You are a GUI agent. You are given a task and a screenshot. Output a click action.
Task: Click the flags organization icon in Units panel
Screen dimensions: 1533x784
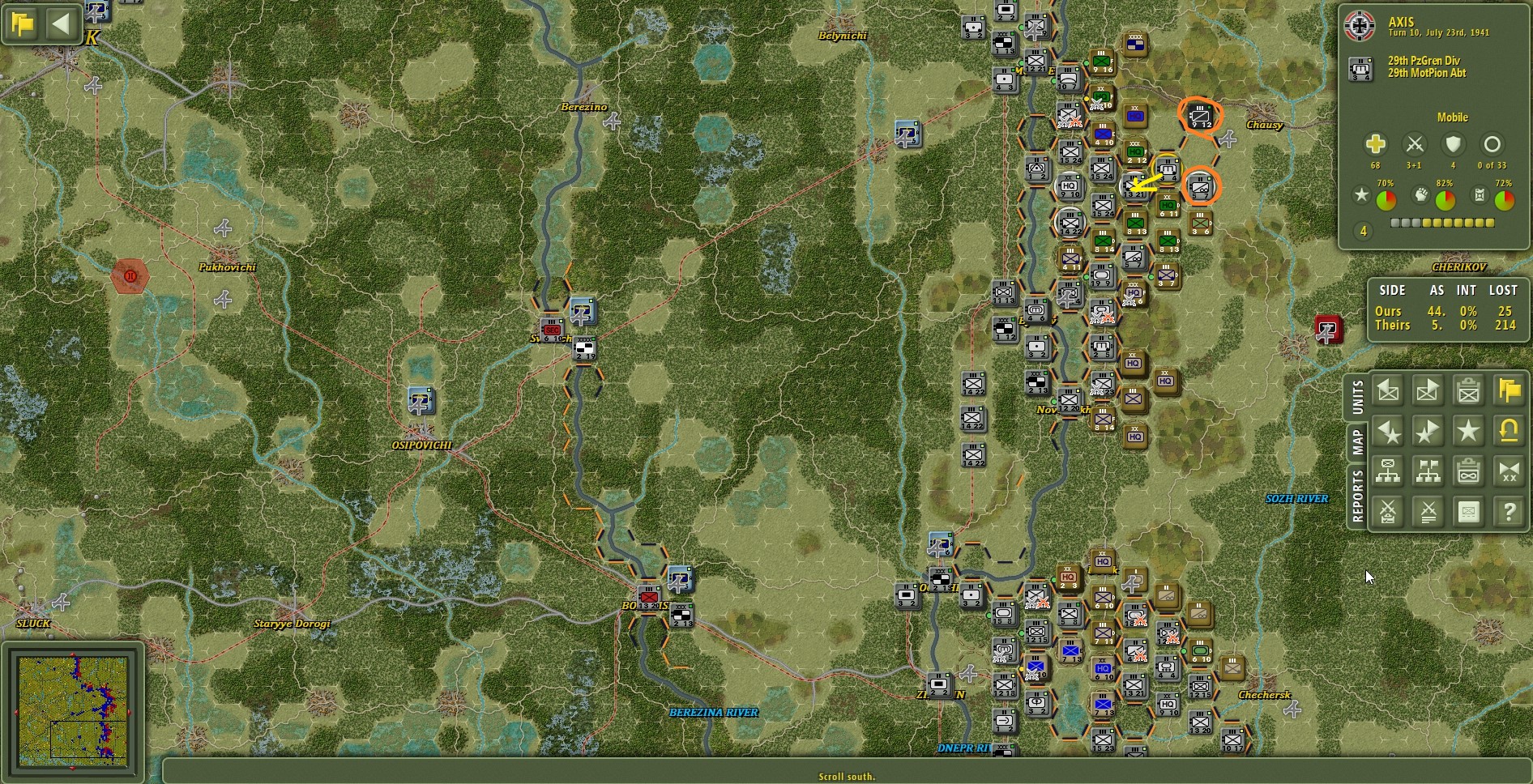(x=1428, y=472)
